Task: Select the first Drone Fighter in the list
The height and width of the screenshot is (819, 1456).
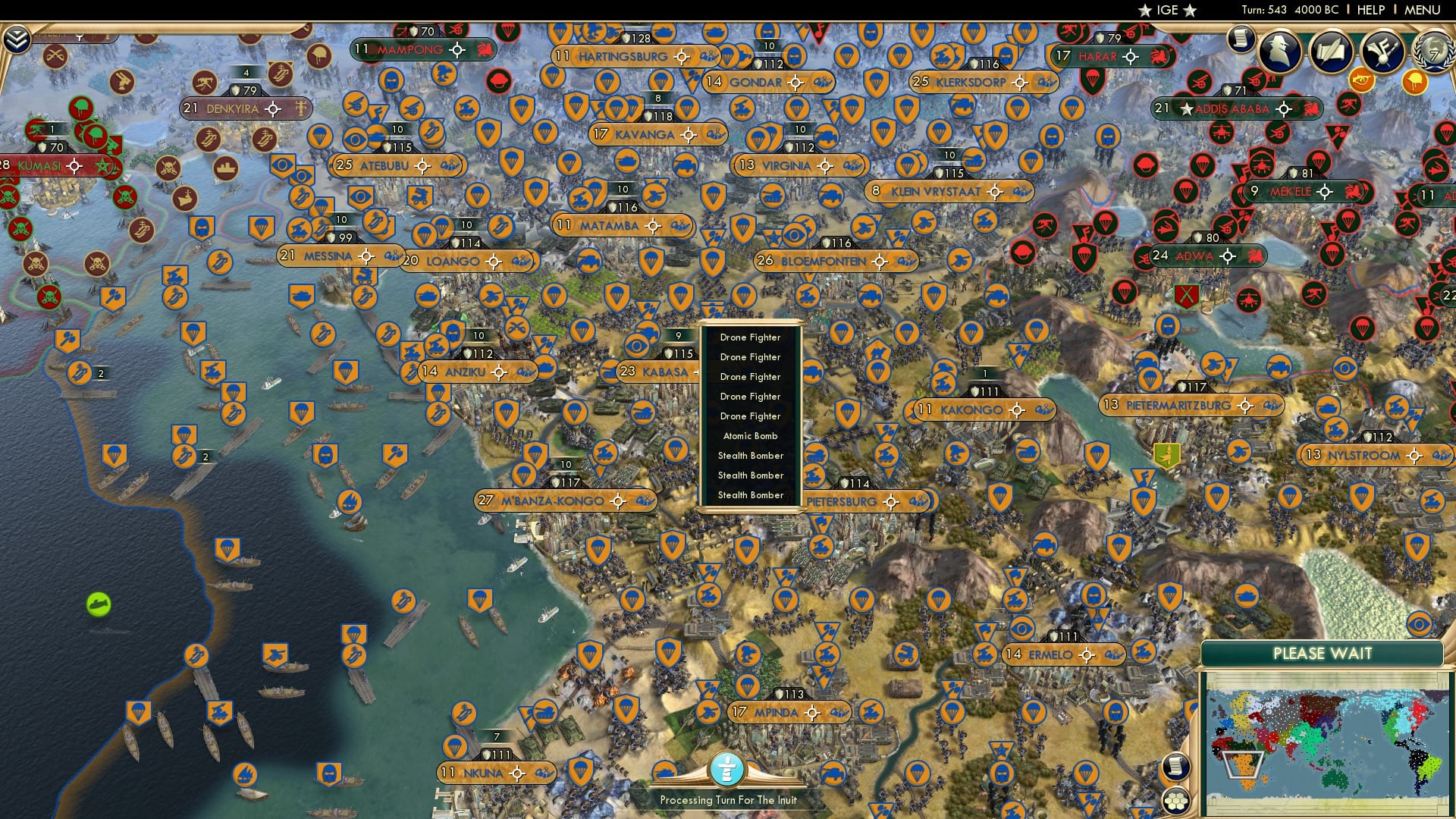Action: point(750,337)
